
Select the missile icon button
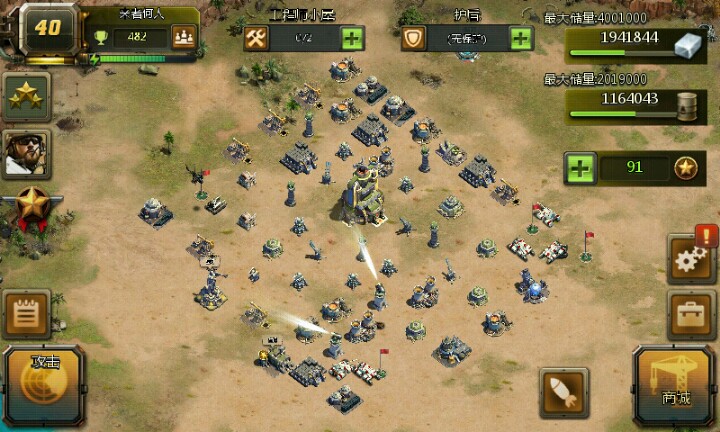click(563, 391)
